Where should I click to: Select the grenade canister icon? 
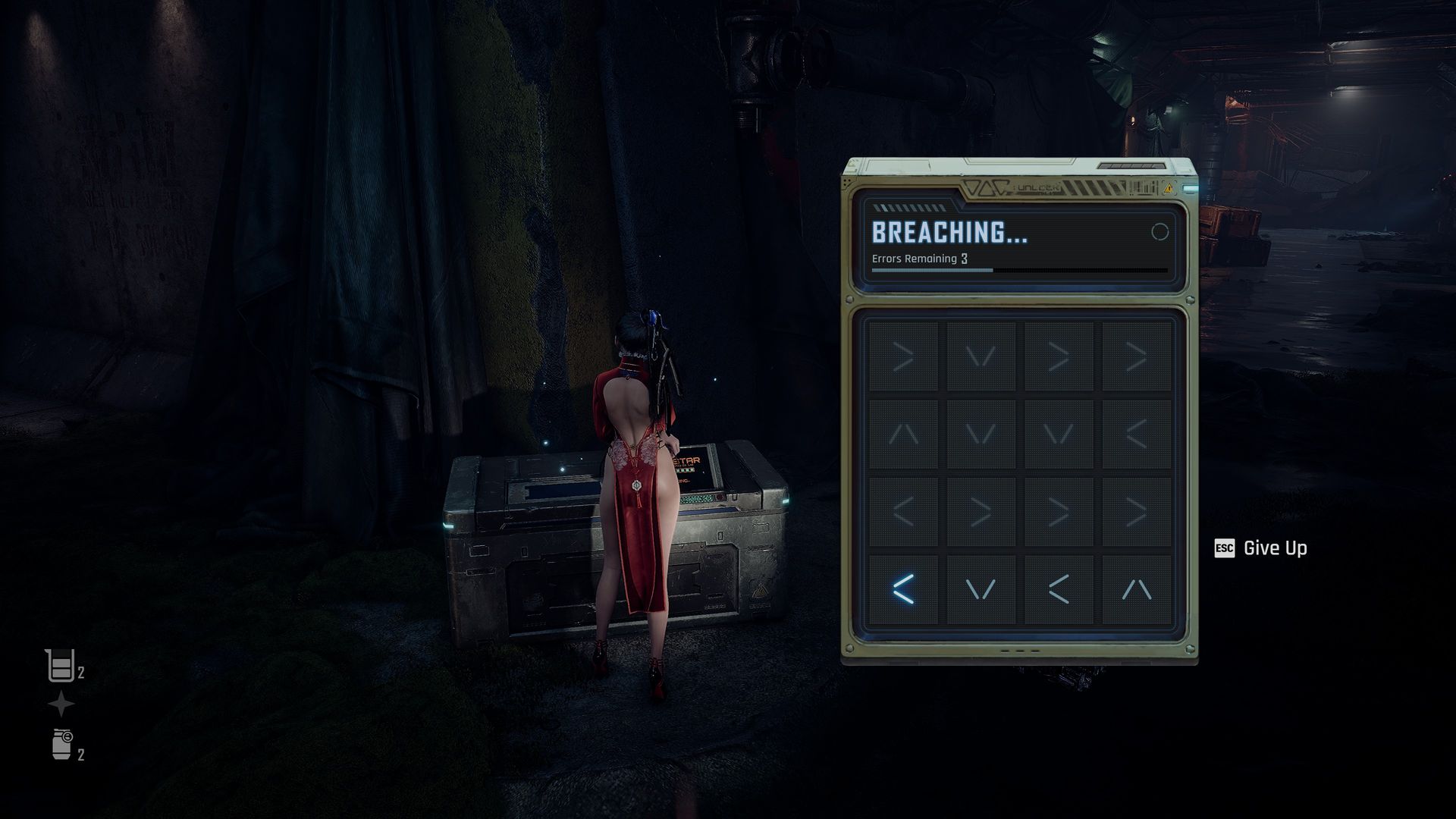62,744
